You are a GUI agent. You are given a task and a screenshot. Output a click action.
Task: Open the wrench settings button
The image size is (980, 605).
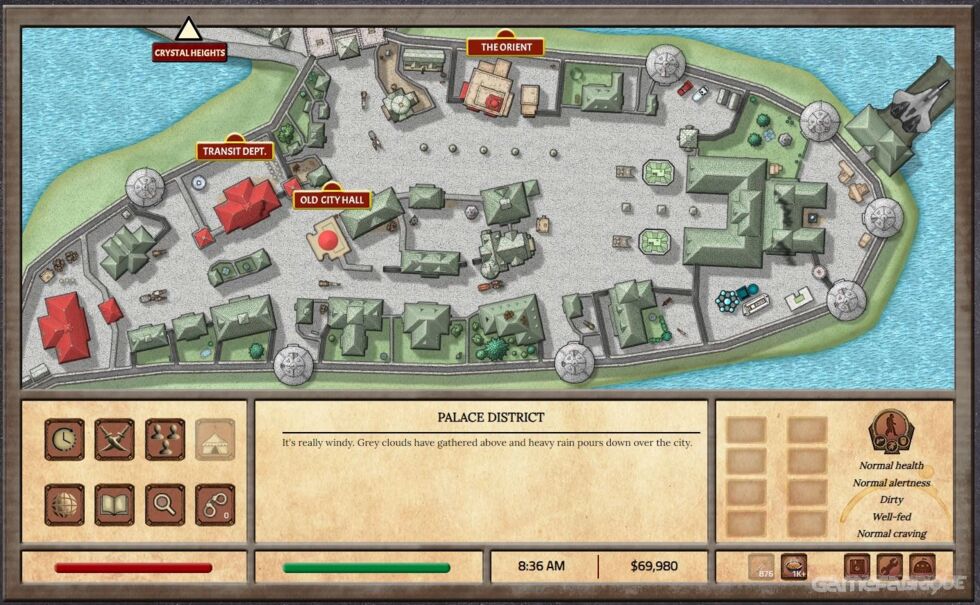click(x=889, y=566)
